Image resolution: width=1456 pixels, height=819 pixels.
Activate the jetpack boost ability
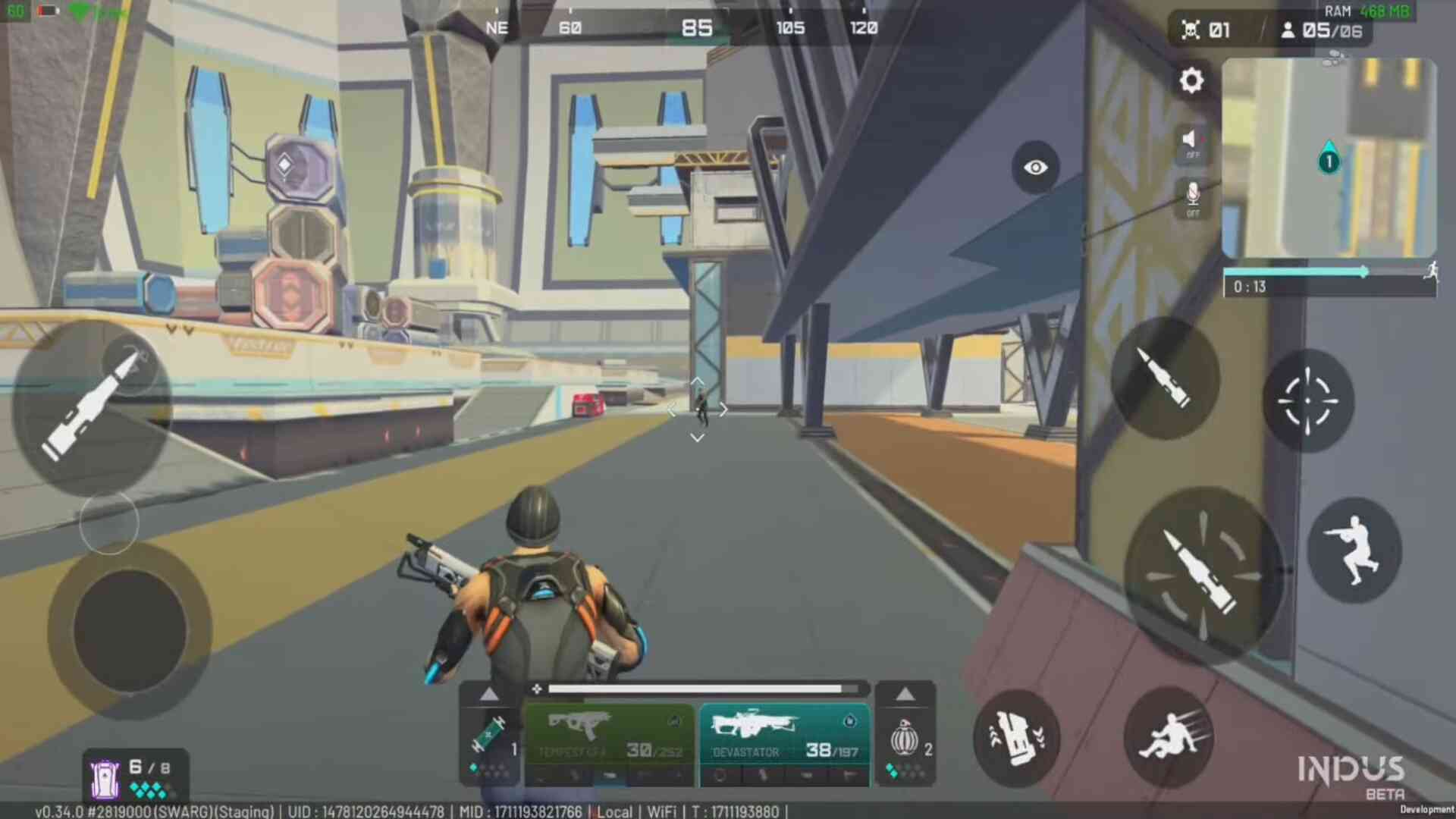[x=1016, y=737]
